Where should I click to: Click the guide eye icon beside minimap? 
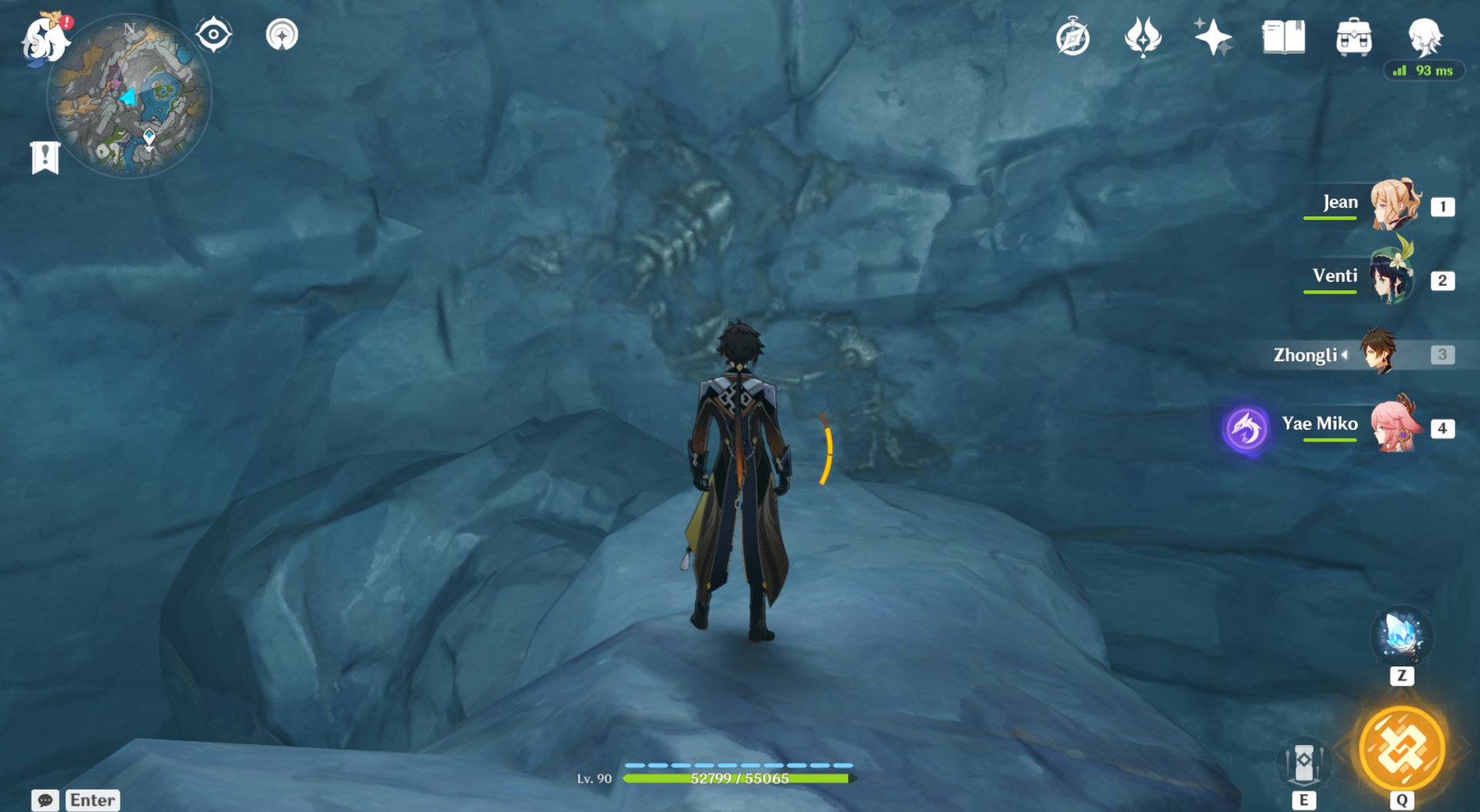coord(214,34)
